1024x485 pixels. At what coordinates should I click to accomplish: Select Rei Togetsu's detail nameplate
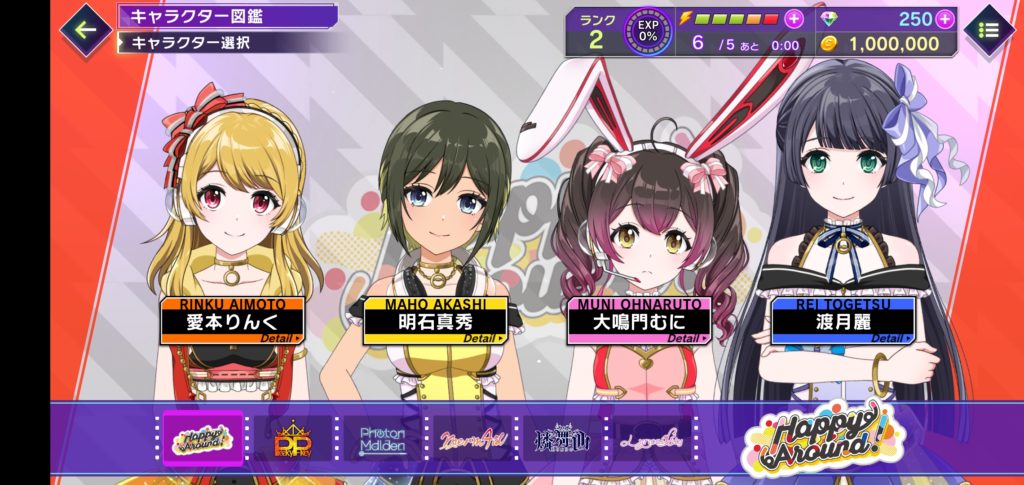(x=842, y=320)
